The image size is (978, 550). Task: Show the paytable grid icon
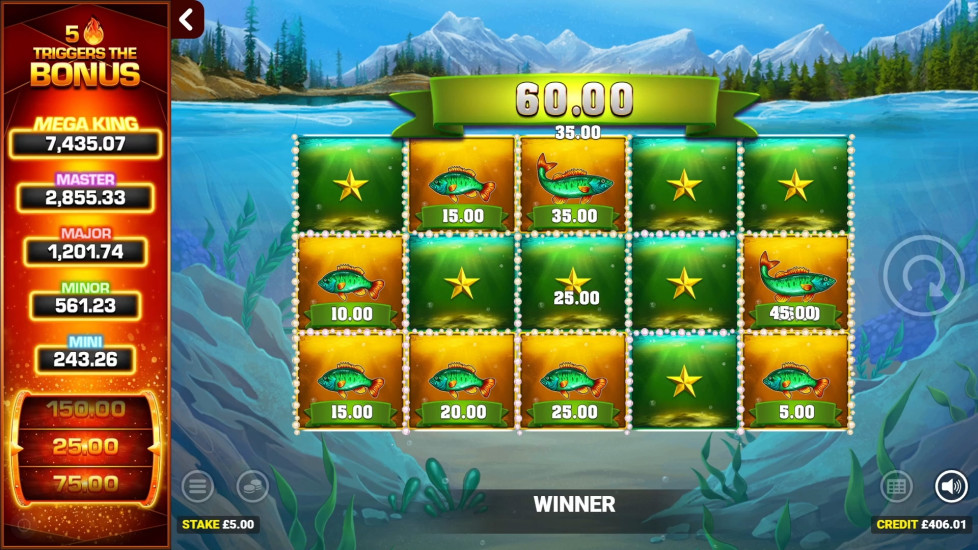tap(896, 487)
